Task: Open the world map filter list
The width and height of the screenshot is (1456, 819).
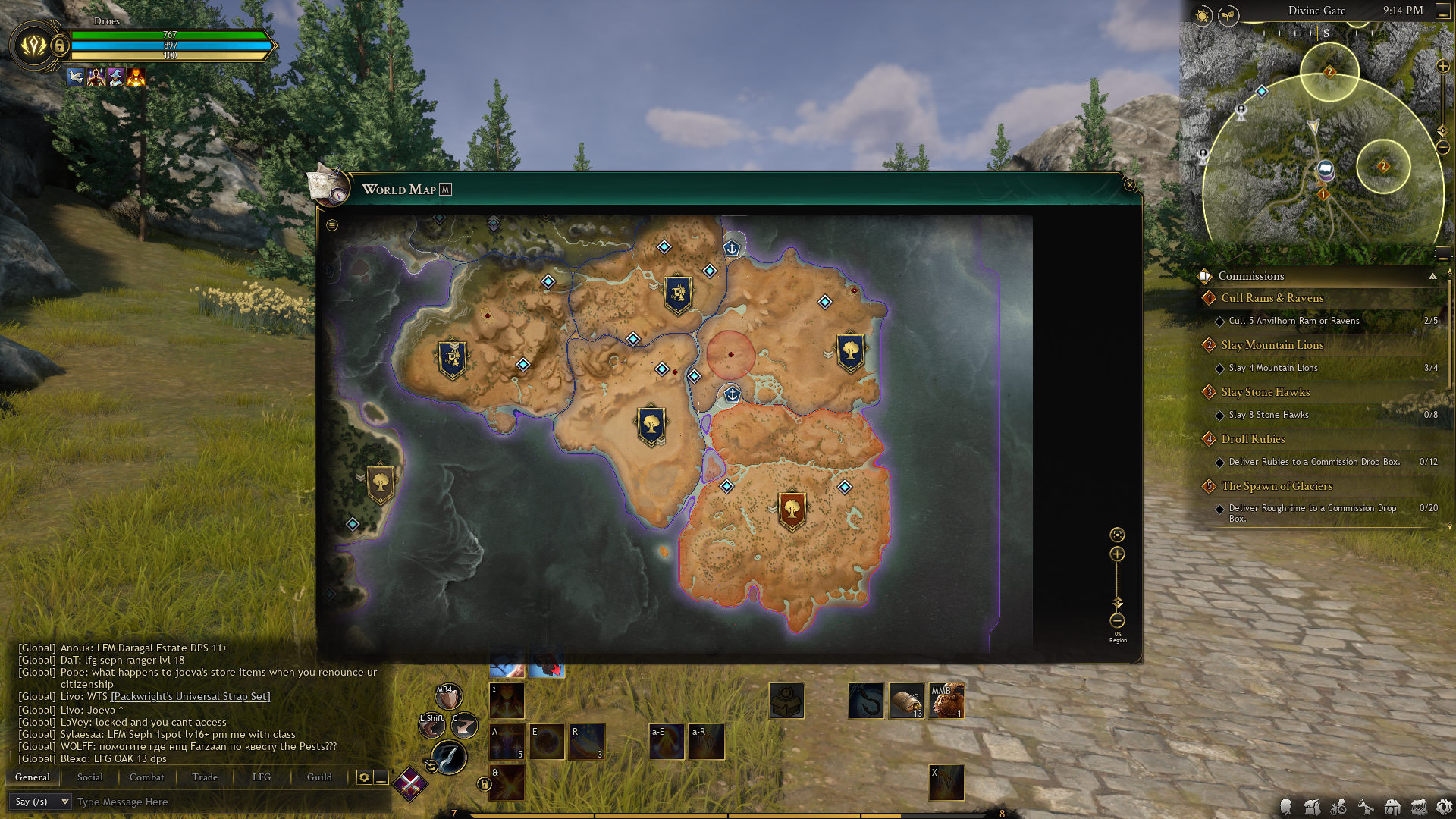Action: 332,225
